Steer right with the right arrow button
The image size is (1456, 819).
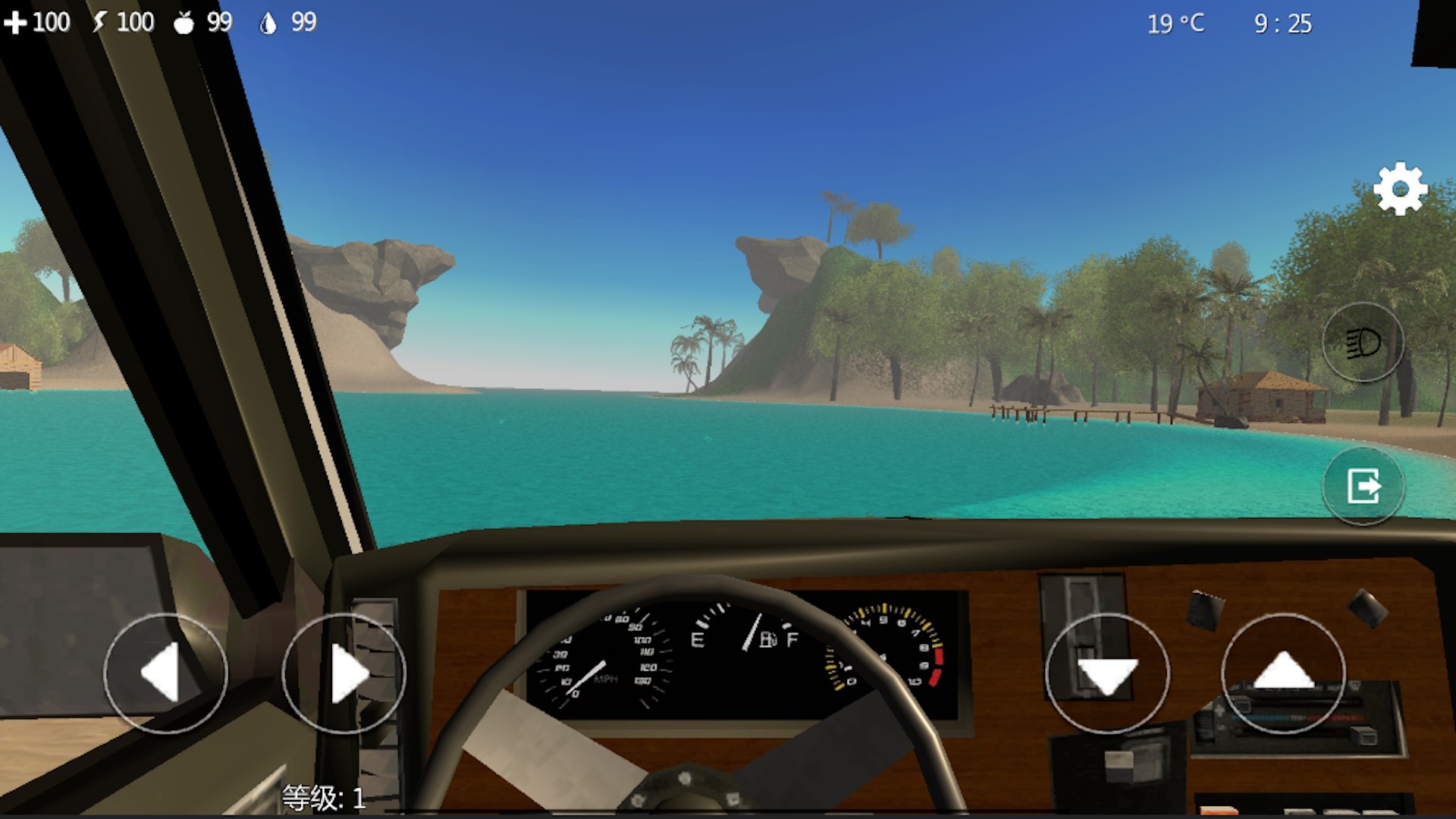click(x=344, y=673)
